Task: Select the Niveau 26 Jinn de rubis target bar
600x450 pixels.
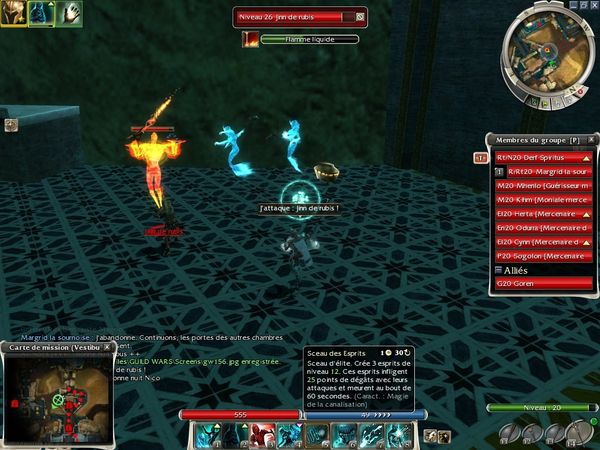Action: [x=300, y=17]
